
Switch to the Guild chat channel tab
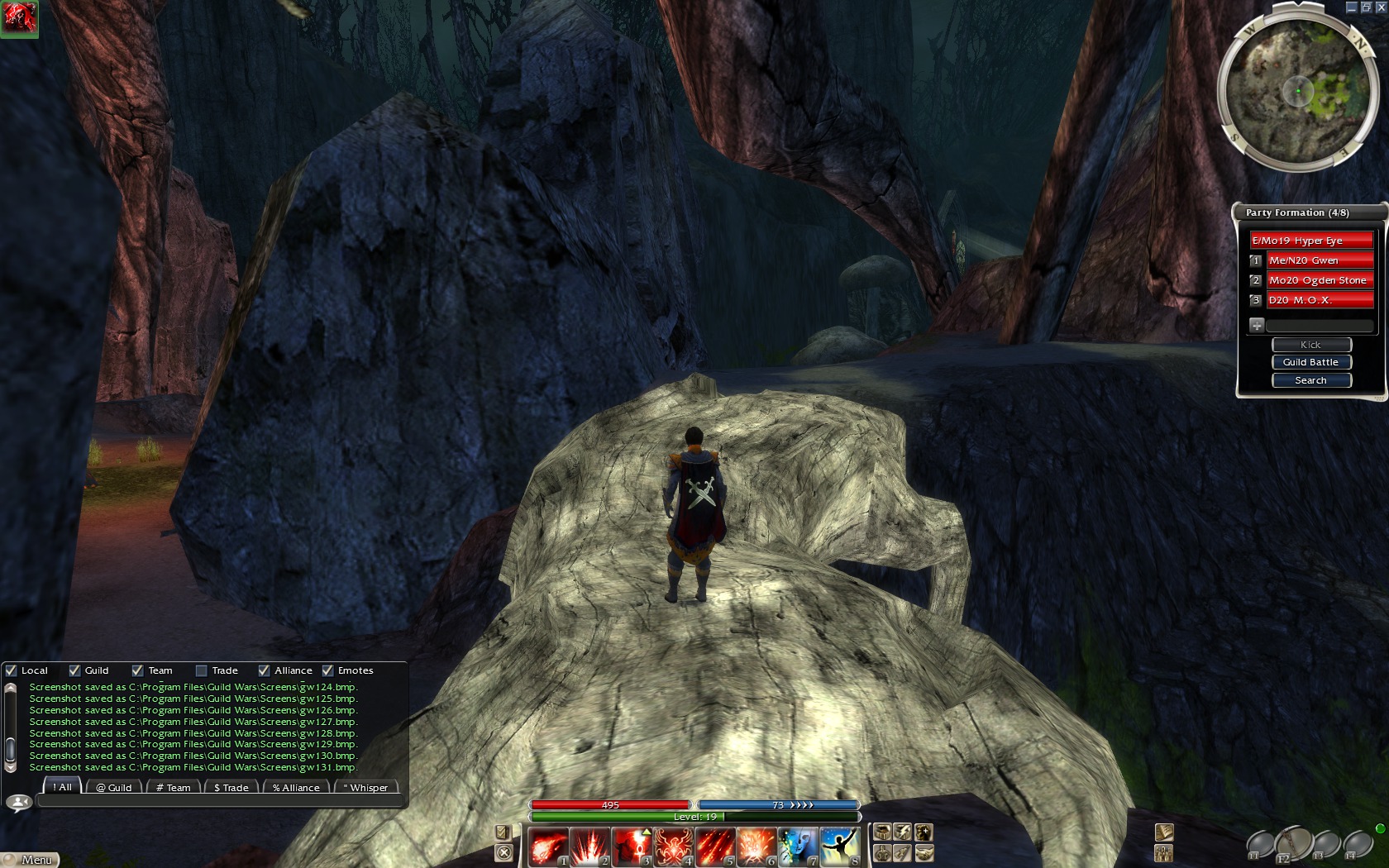(x=114, y=788)
